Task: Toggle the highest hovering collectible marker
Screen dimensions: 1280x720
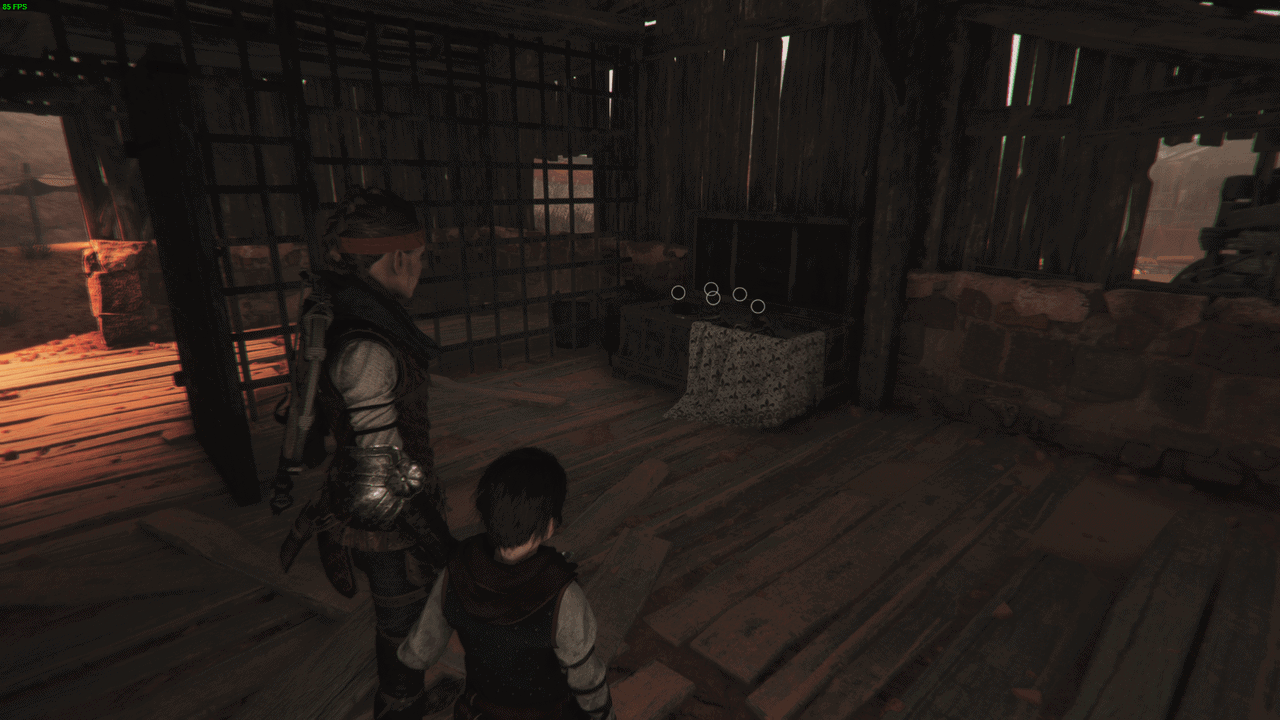Action: click(711, 289)
